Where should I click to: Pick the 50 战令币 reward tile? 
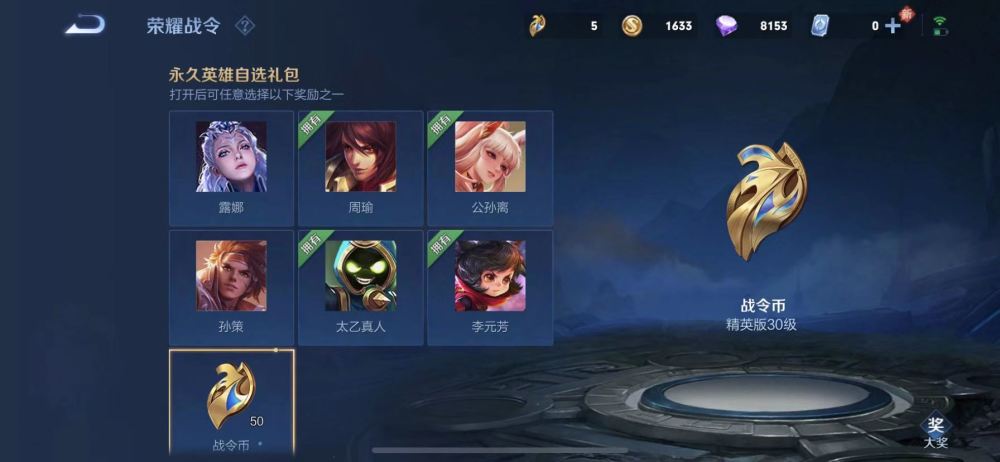pyautogui.click(x=231, y=402)
